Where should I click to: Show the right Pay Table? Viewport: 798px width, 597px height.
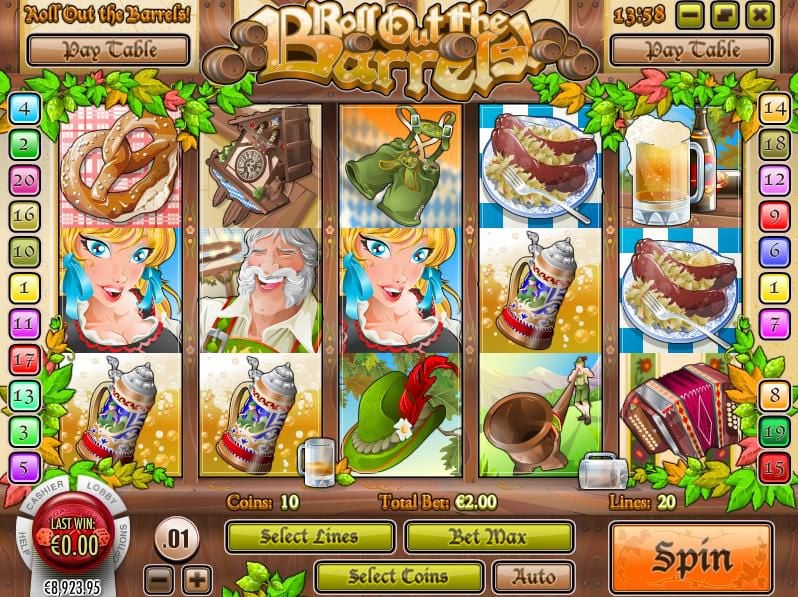tap(690, 49)
